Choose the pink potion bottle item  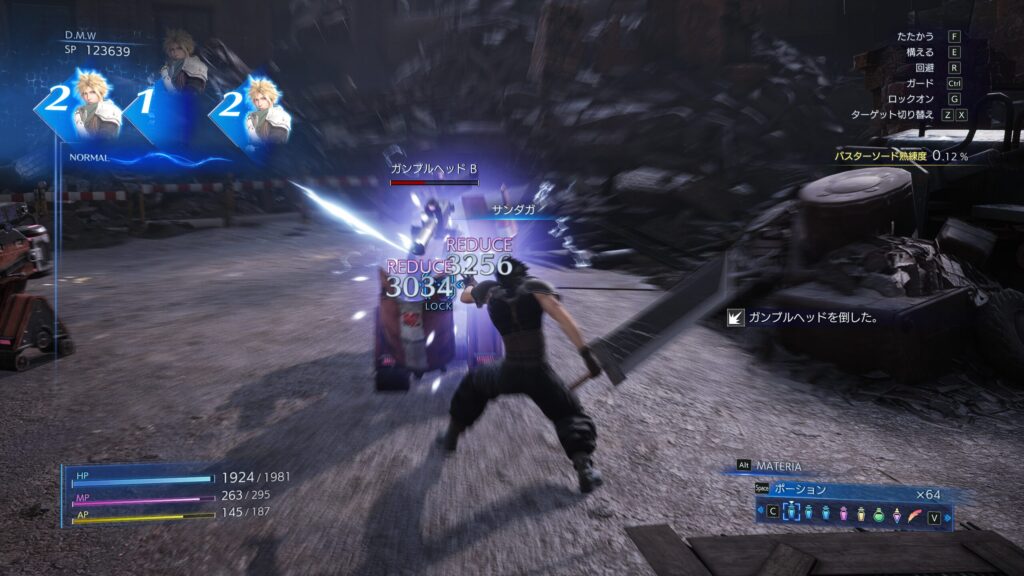(x=843, y=513)
